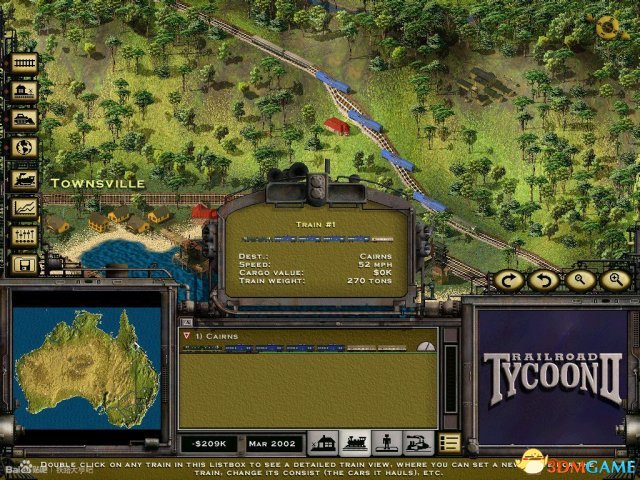Switch to the player list tab

click(385, 442)
